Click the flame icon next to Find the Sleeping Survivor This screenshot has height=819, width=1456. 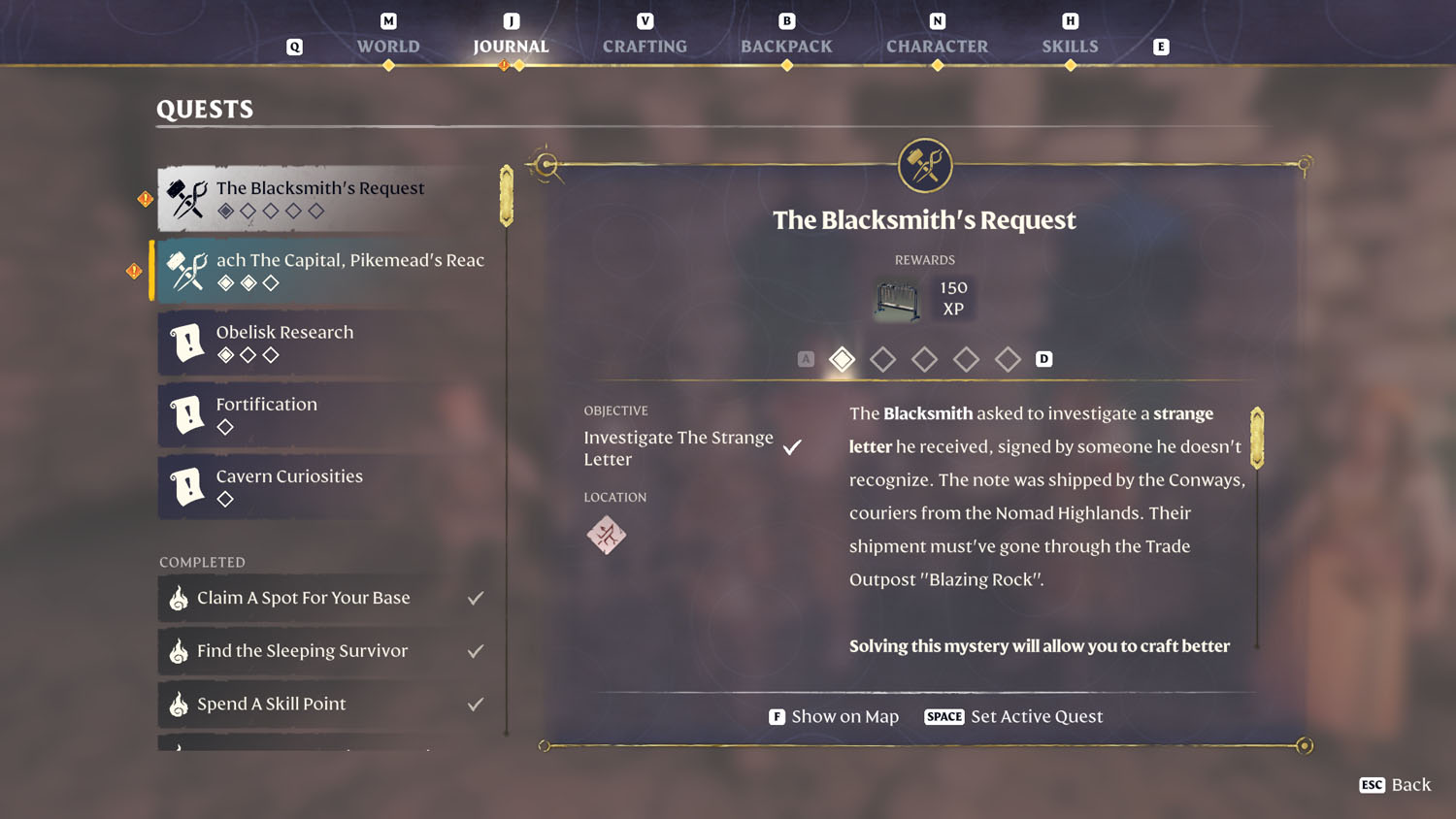click(x=178, y=651)
